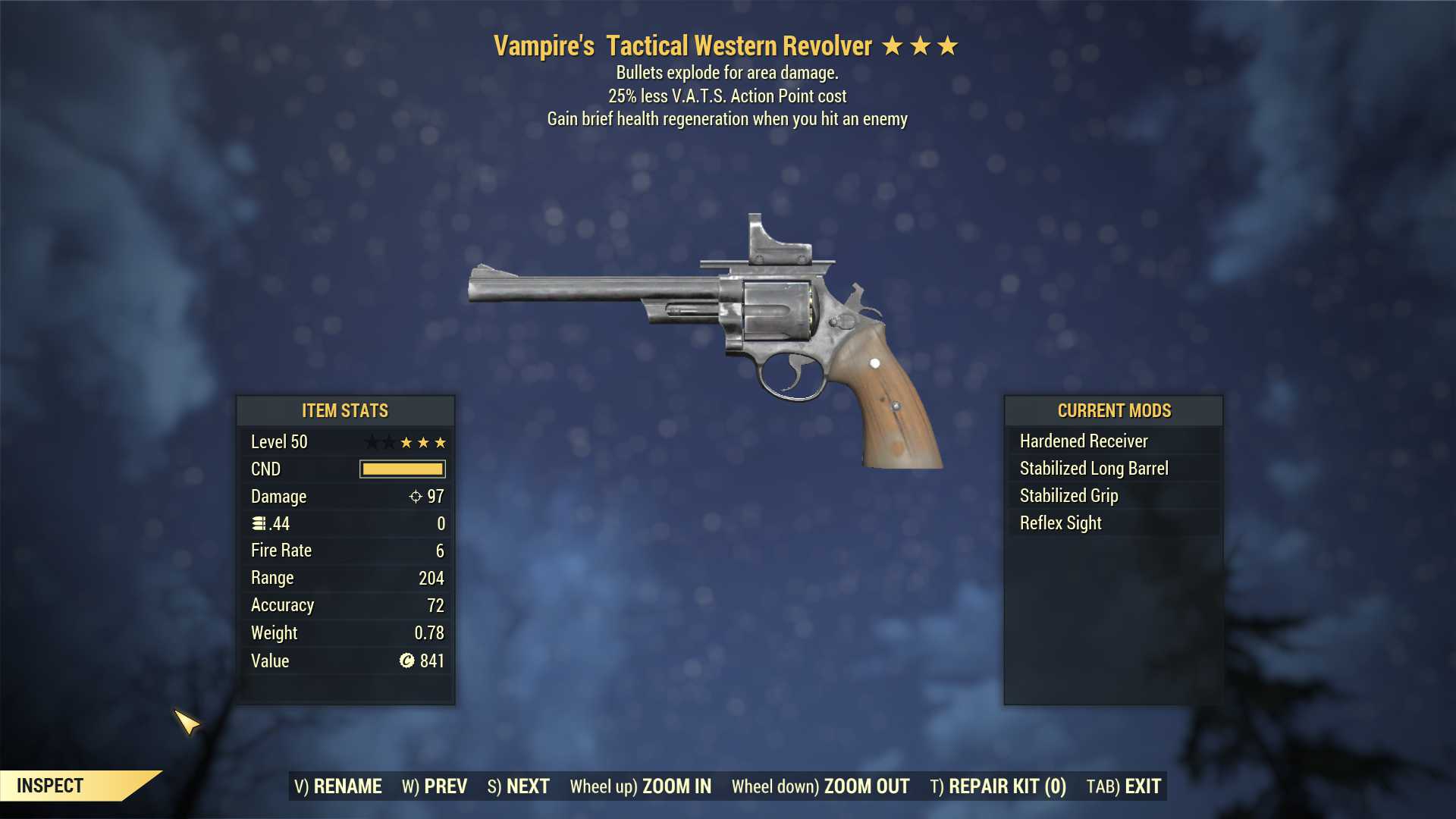1456x819 pixels.
Task: Use the Repair Kit (0) option
Action: click(998, 786)
